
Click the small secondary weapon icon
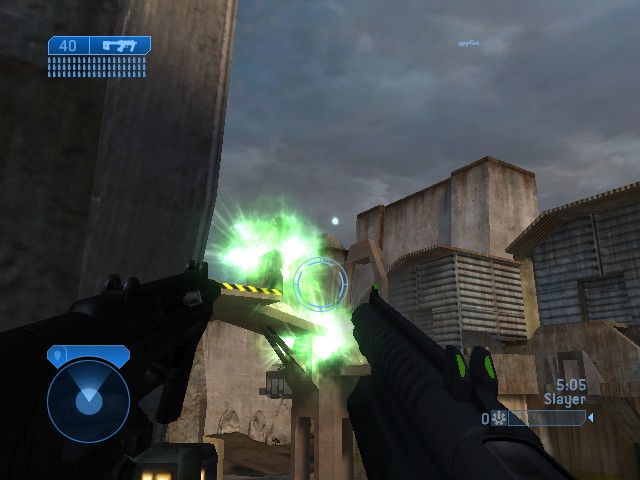[468, 43]
